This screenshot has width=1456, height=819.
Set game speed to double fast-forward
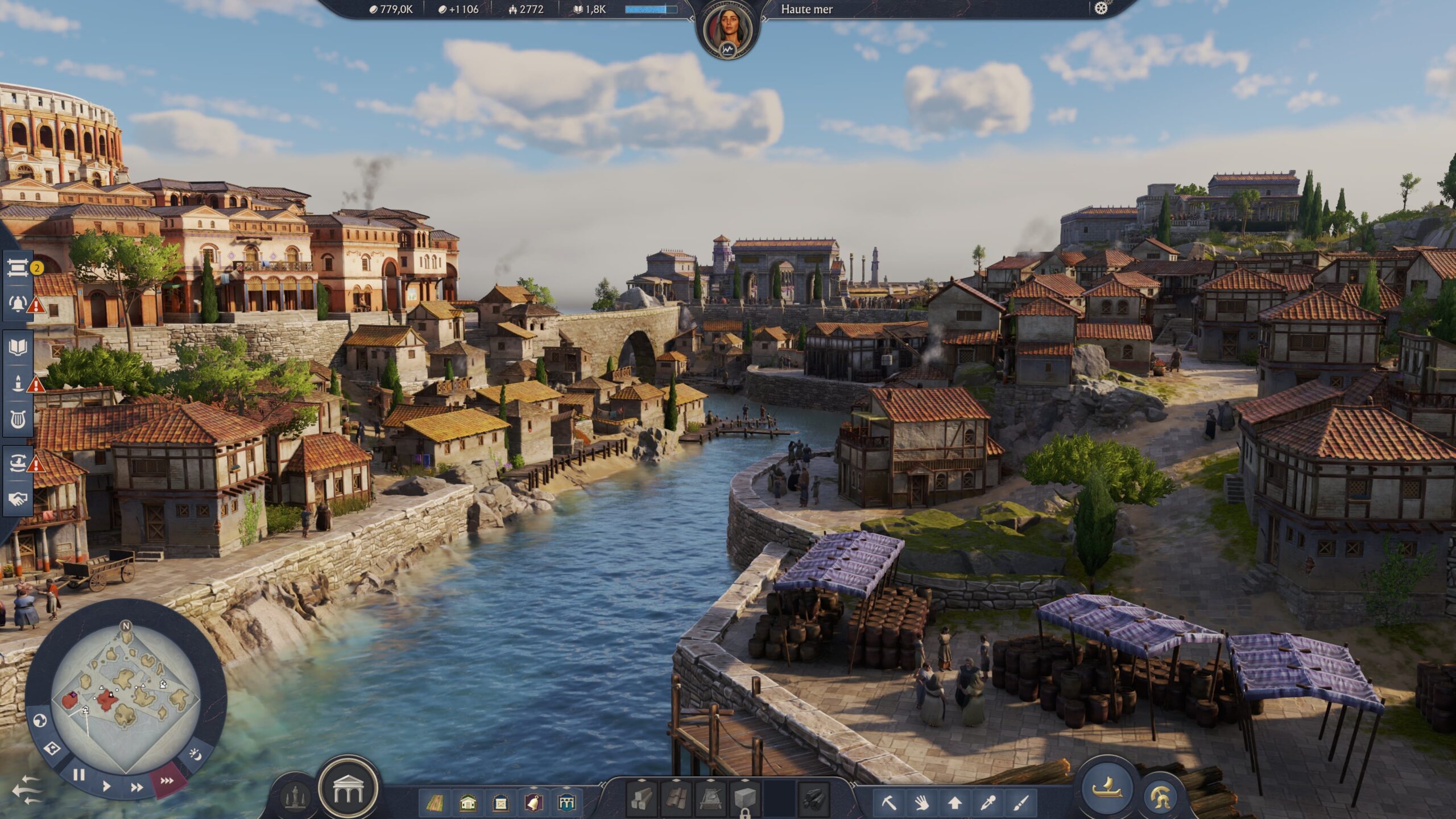[x=136, y=788]
